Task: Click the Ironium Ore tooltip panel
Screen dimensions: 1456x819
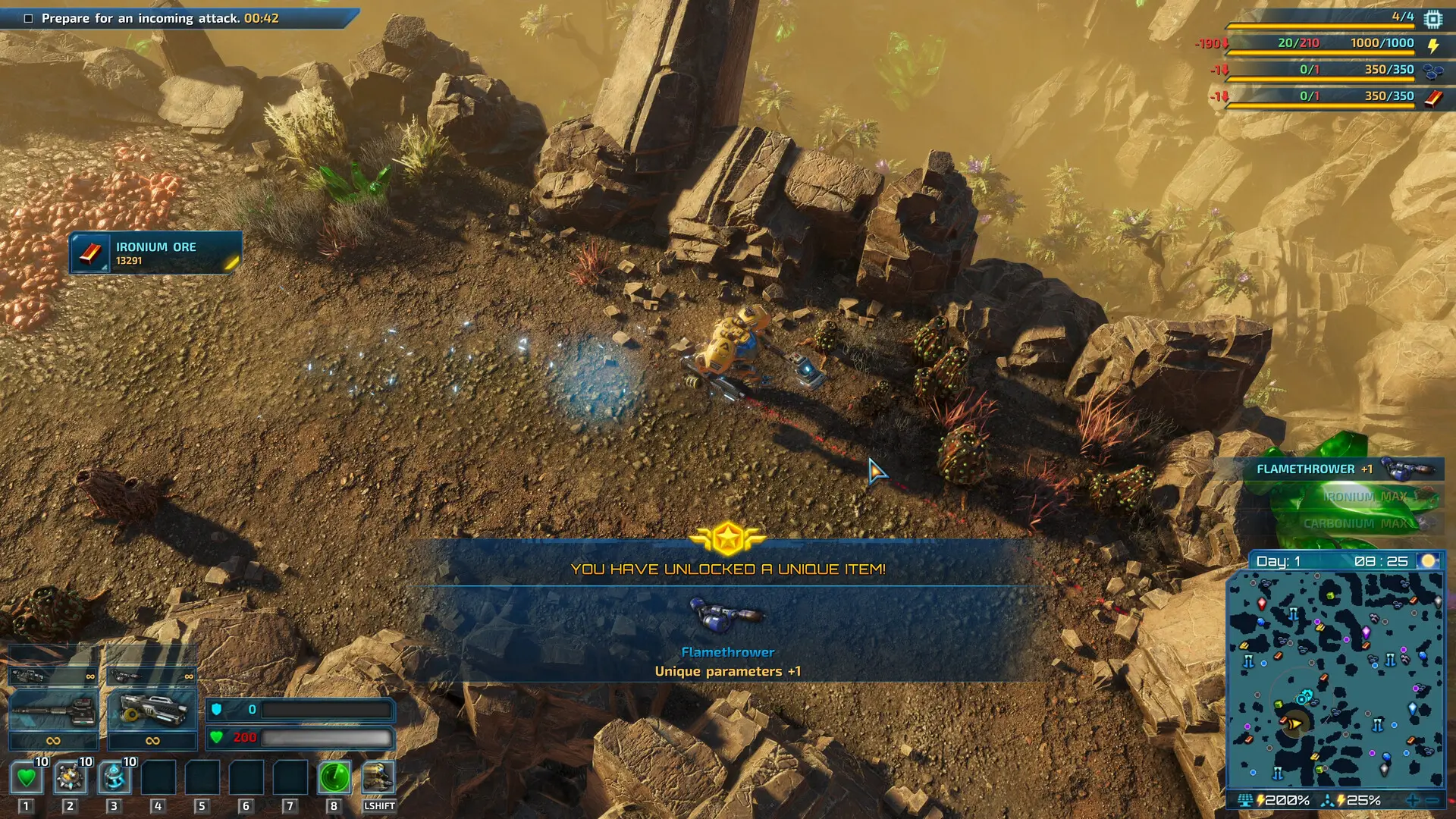Action: click(155, 253)
